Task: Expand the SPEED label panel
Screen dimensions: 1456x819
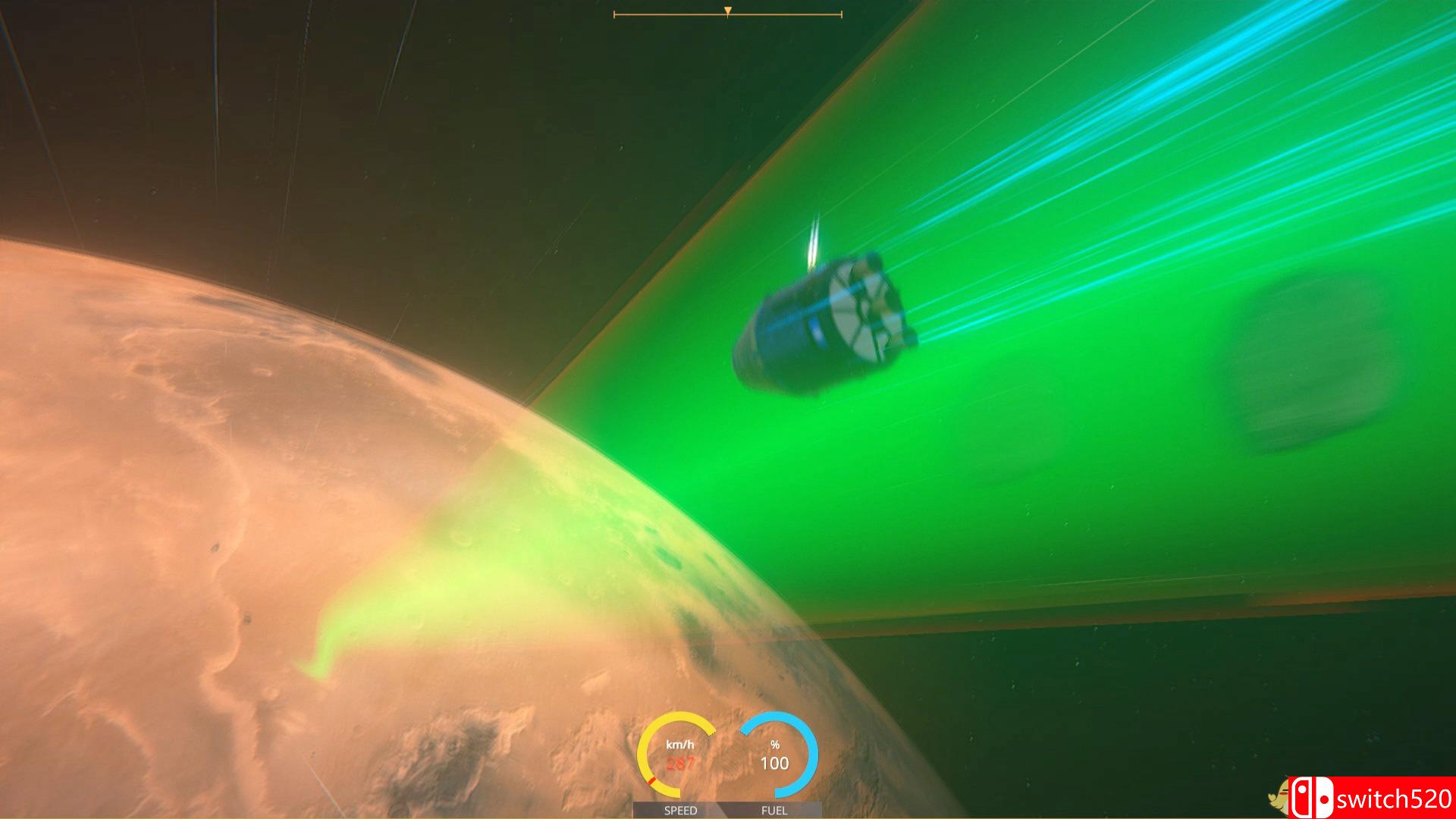Action: pyautogui.click(x=680, y=810)
